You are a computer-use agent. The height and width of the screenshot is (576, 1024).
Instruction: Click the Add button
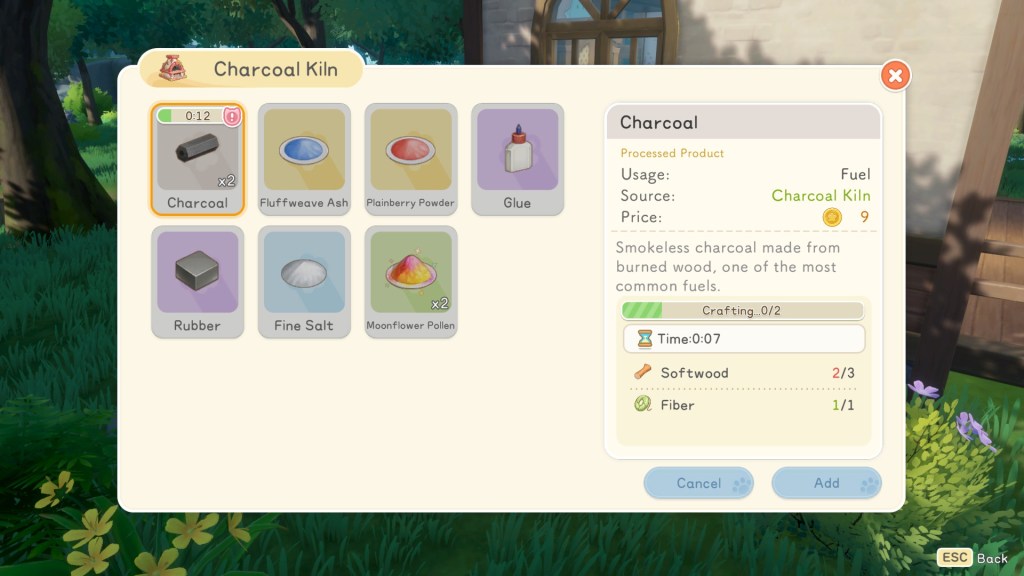click(826, 483)
